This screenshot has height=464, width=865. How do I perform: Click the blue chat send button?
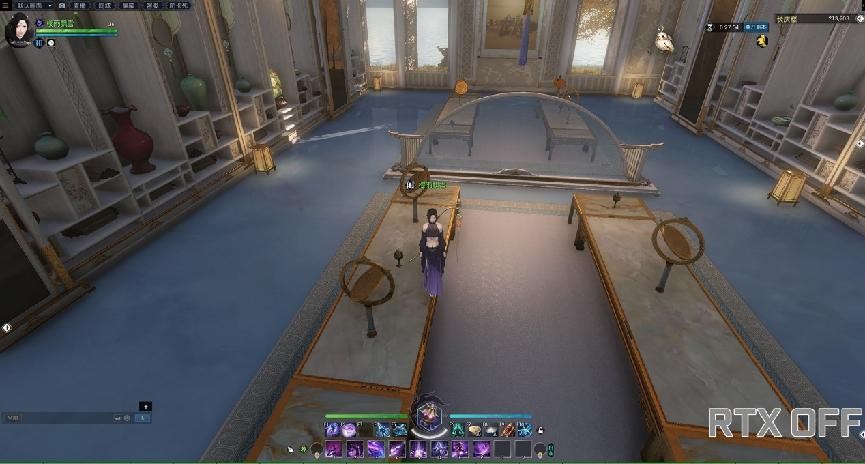142,417
